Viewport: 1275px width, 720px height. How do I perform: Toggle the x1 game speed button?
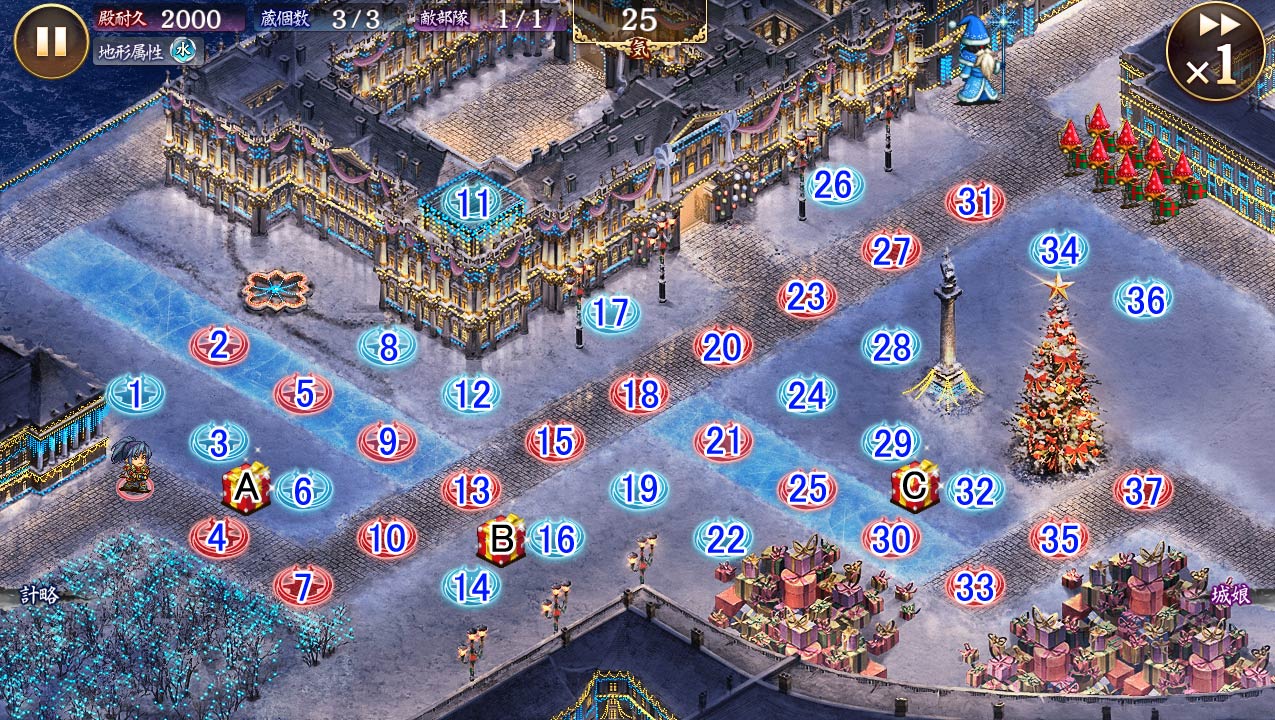pyautogui.click(x=1214, y=51)
